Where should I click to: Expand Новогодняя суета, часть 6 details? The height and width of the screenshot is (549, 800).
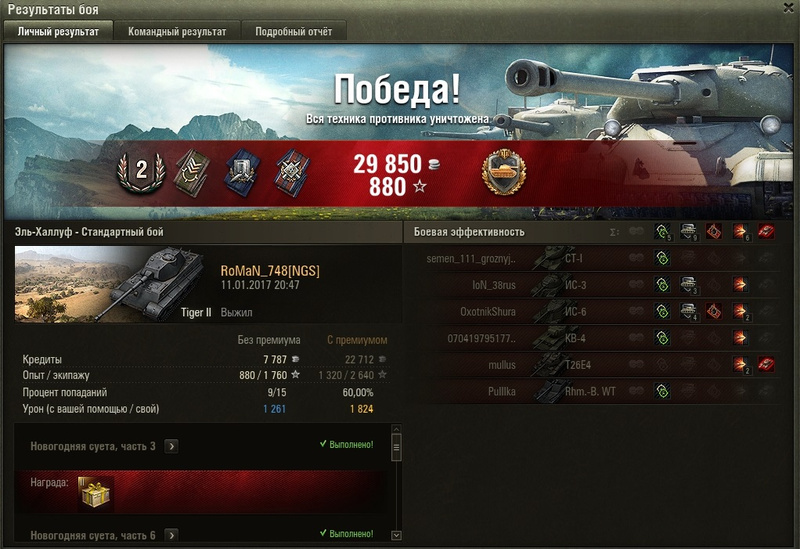(171, 536)
